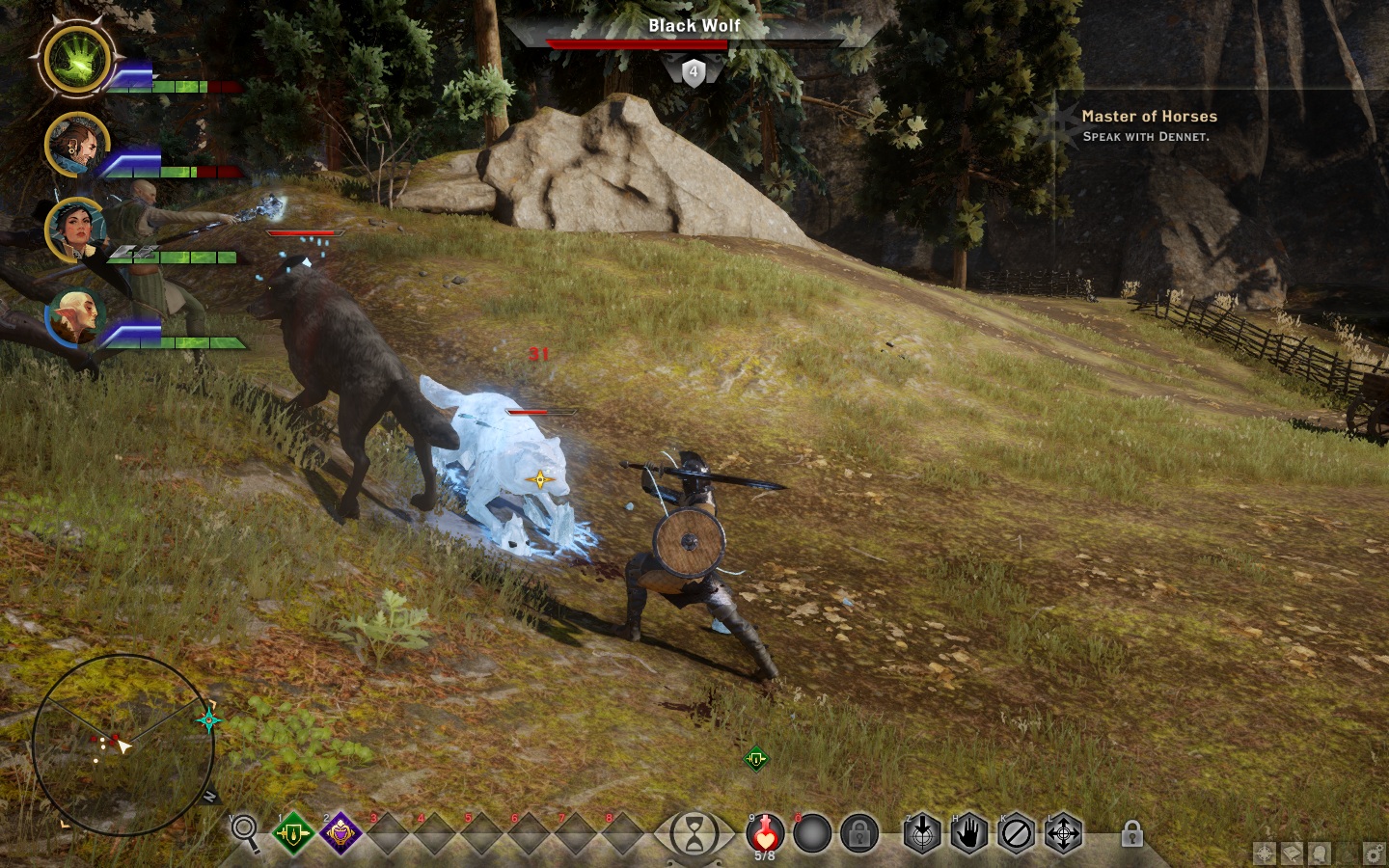The image size is (1389, 868).
Task: Activate the crosshair arrows party command
Action: coord(1063,833)
